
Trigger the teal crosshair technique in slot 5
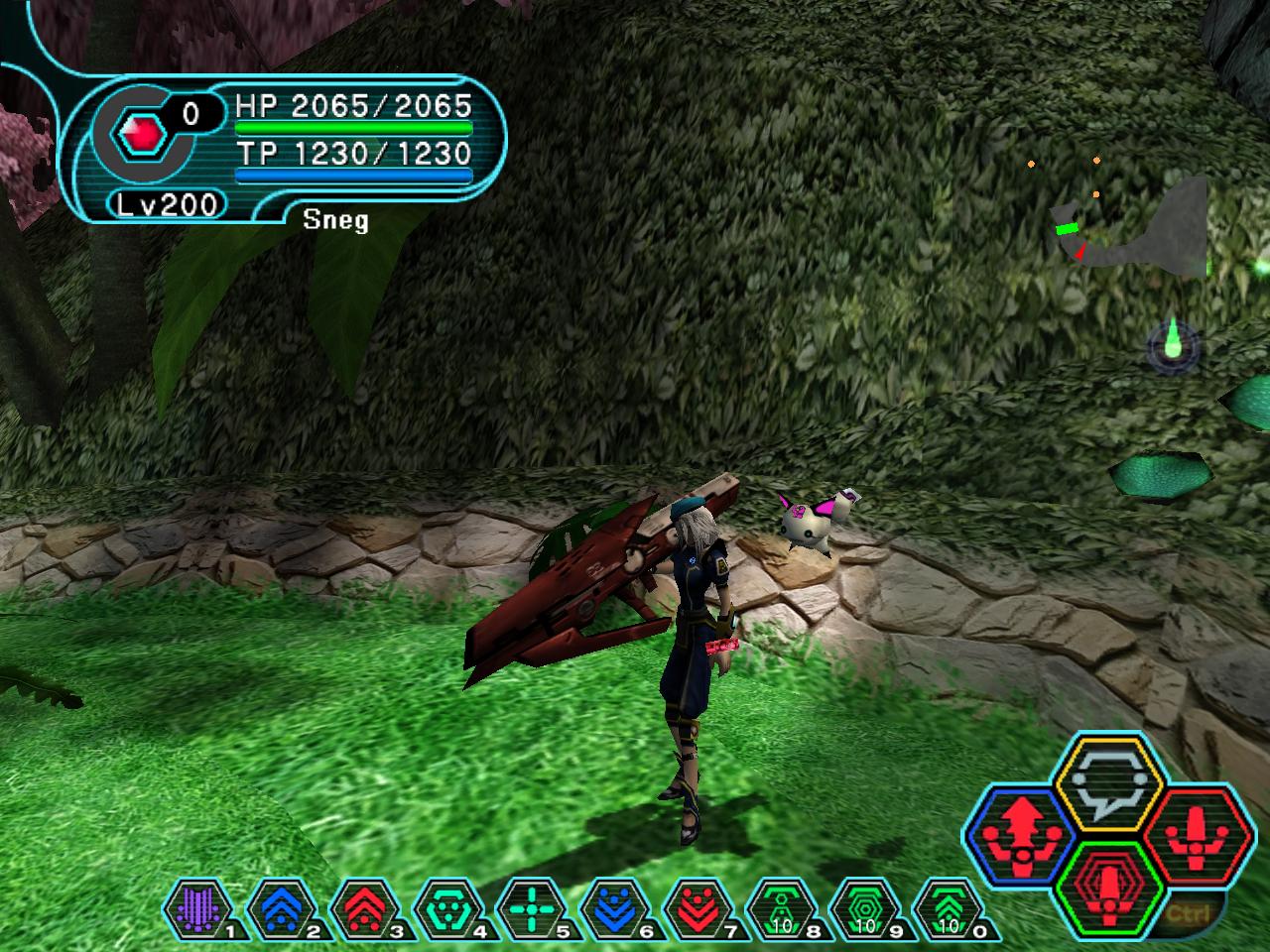(x=529, y=907)
